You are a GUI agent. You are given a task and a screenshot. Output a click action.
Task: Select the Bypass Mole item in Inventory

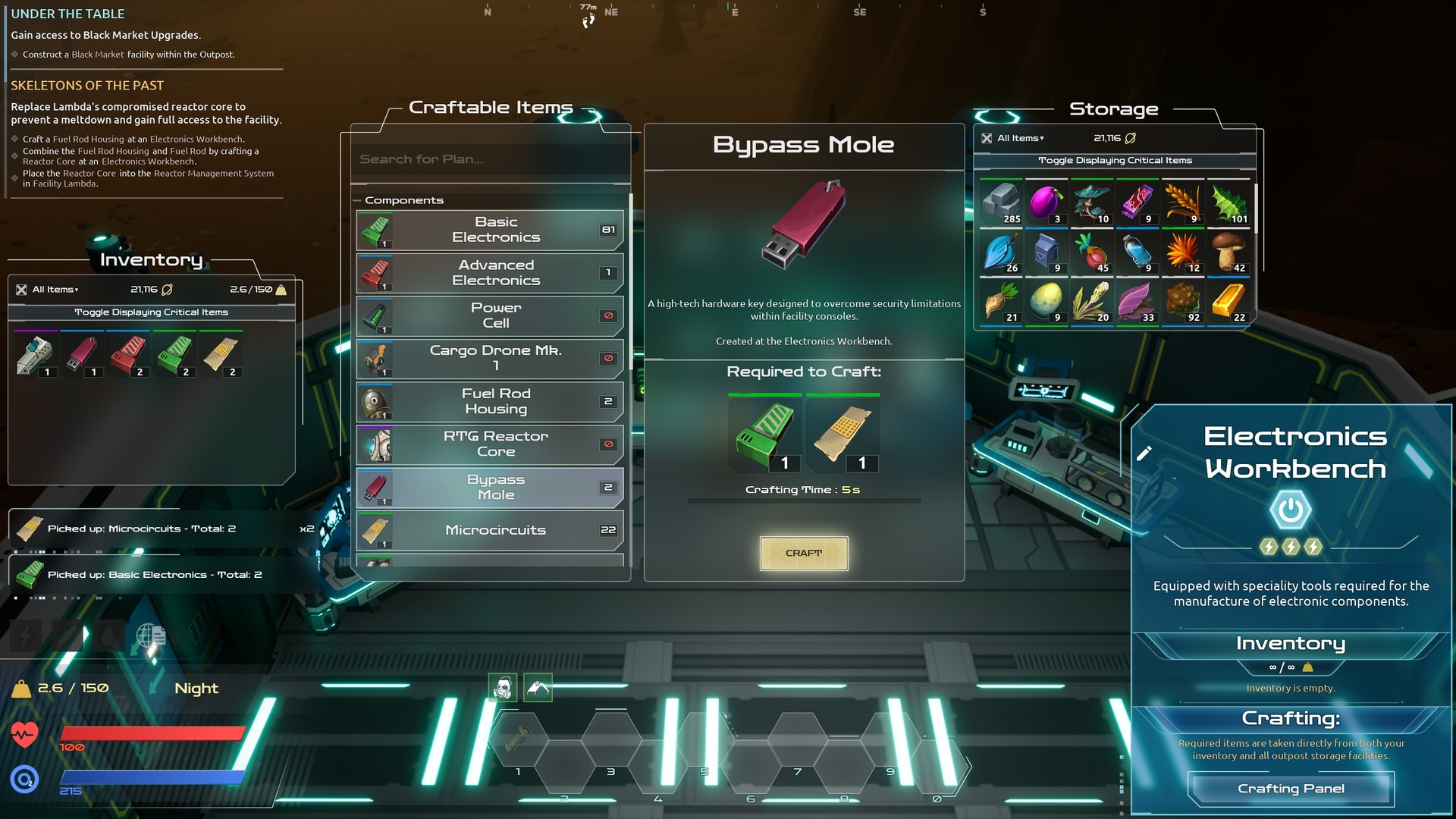click(82, 355)
